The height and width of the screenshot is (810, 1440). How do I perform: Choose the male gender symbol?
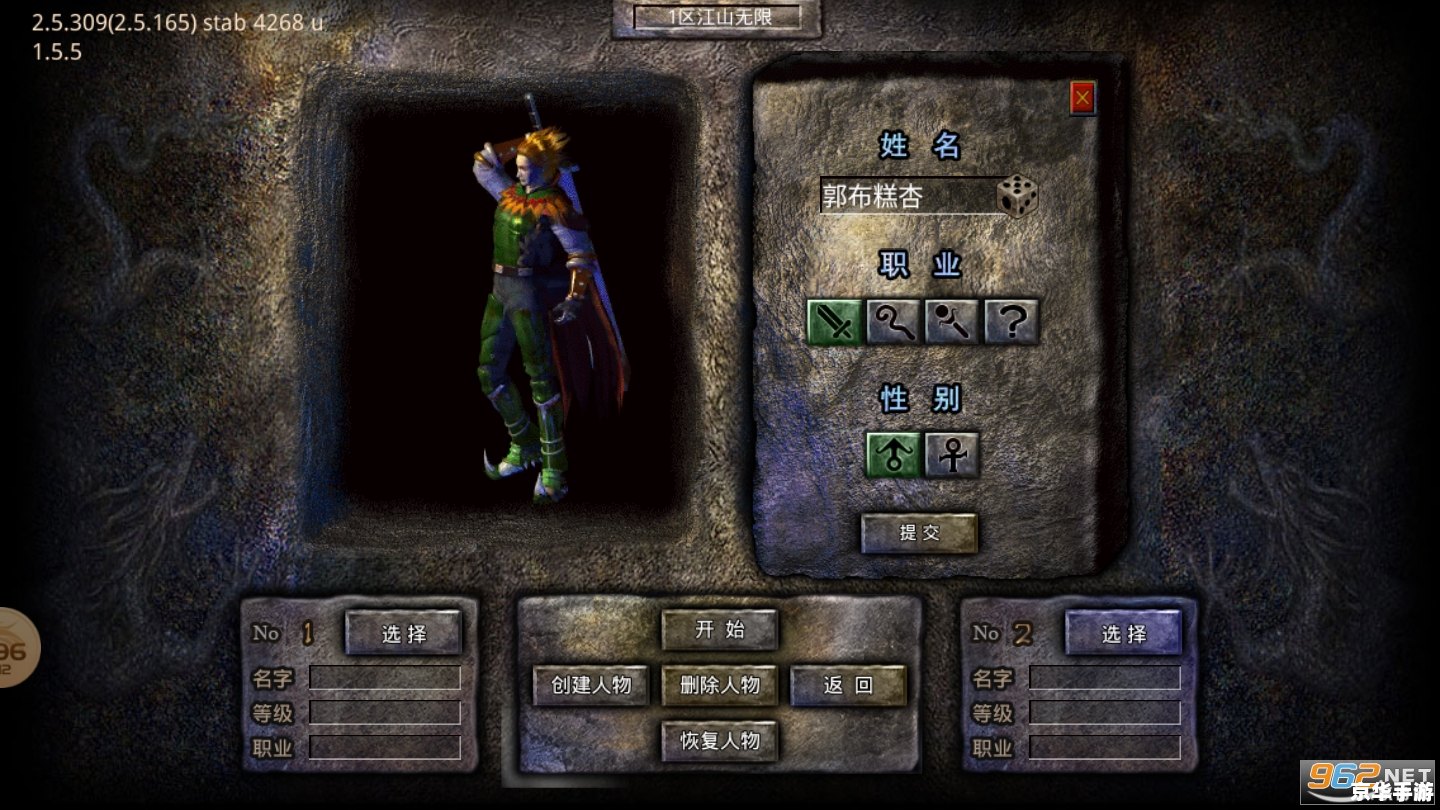tap(892, 455)
